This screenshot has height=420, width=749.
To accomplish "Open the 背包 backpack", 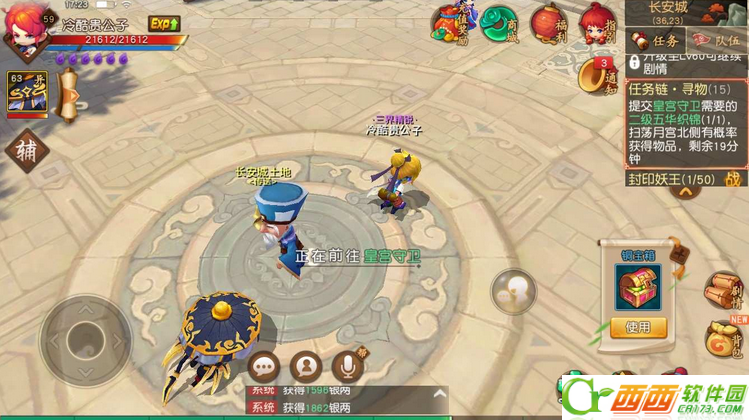I will pos(724,341).
